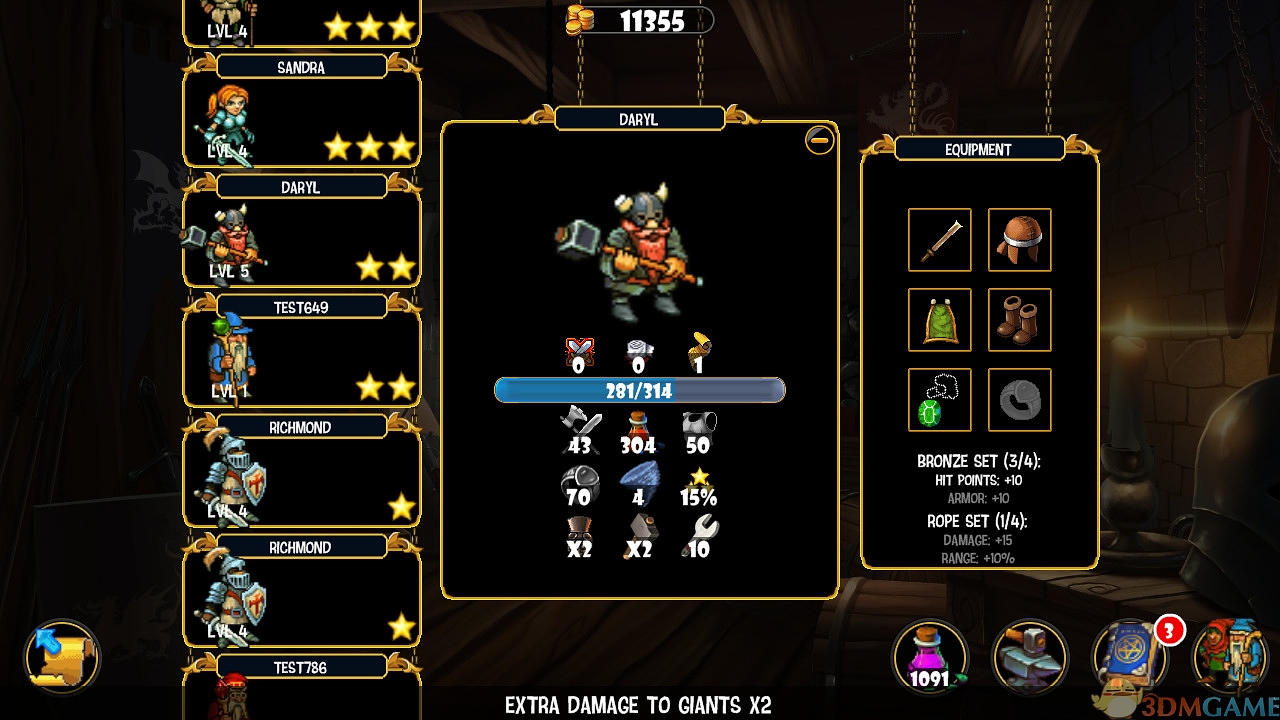1280x720 pixels.
Task: Open the leather helmet equipment slot
Action: click(1019, 240)
